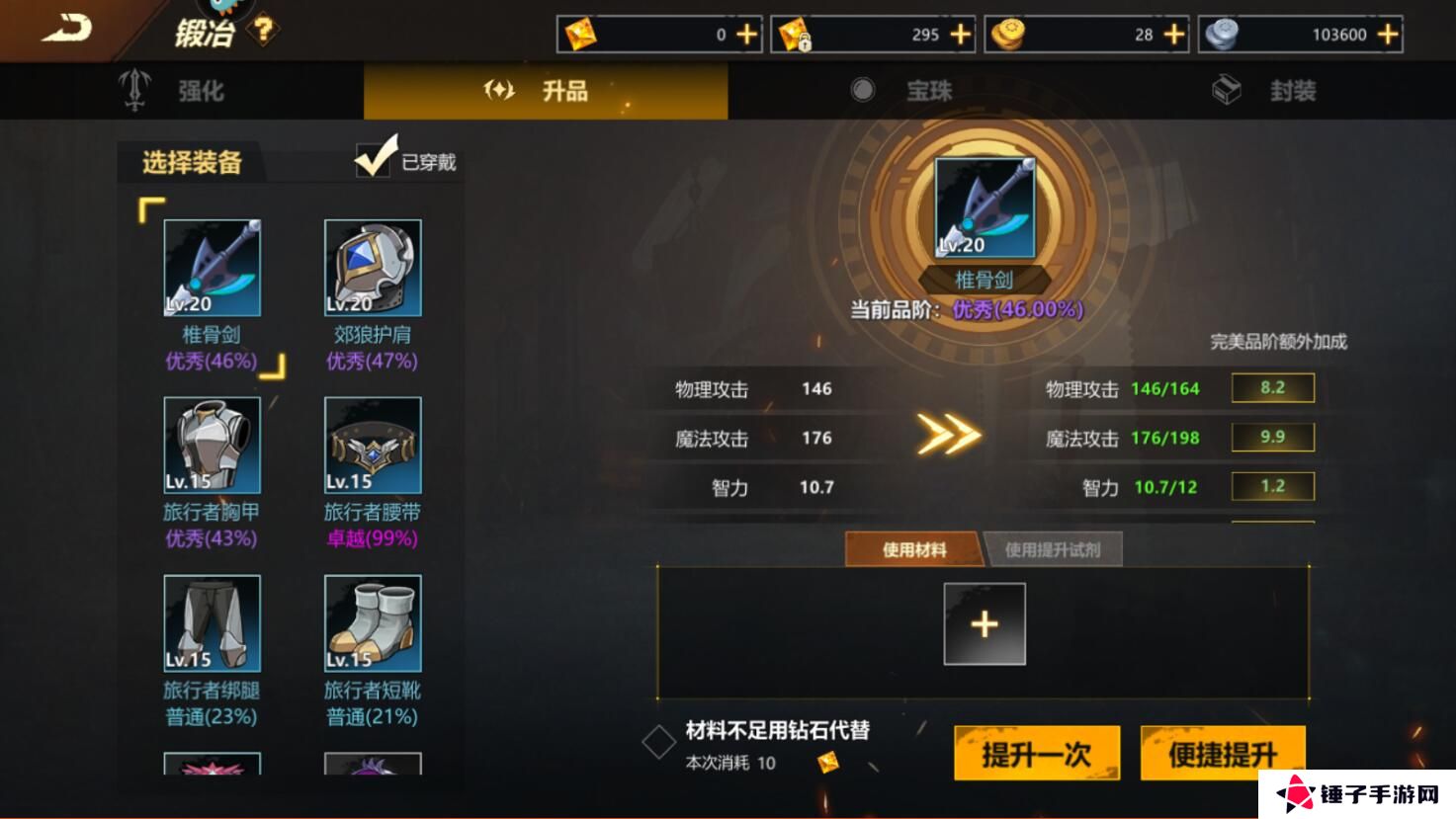Click the back arrow icon top left

coord(64,26)
